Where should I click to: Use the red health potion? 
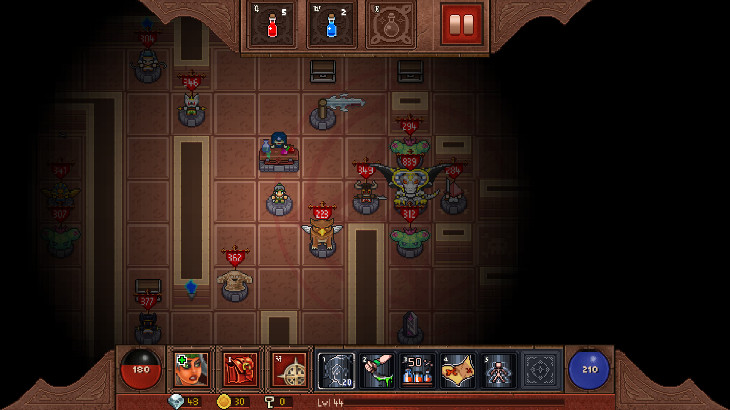coord(272,24)
